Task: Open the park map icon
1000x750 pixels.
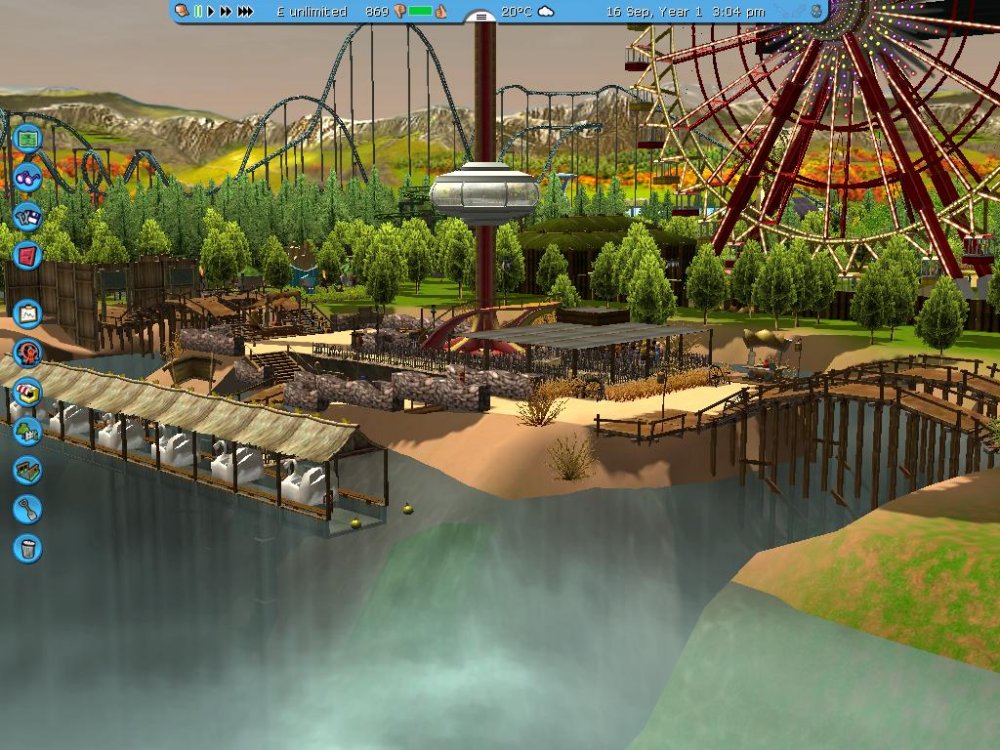Action: click(27, 137)
